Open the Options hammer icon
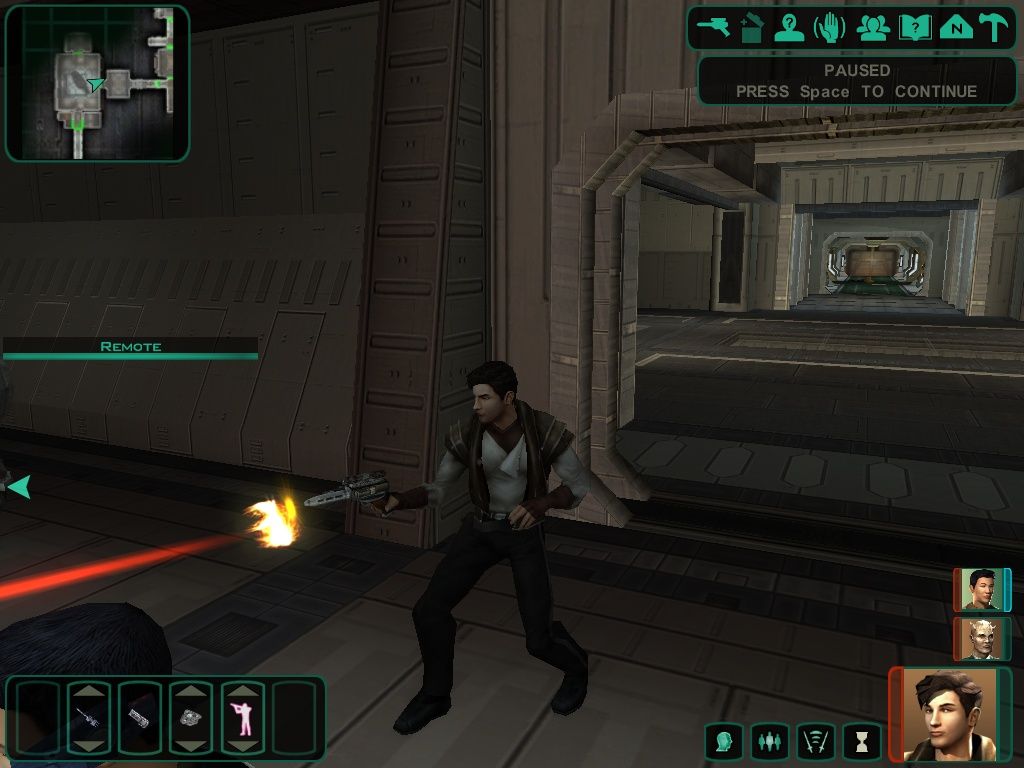 tap(993, 28)
